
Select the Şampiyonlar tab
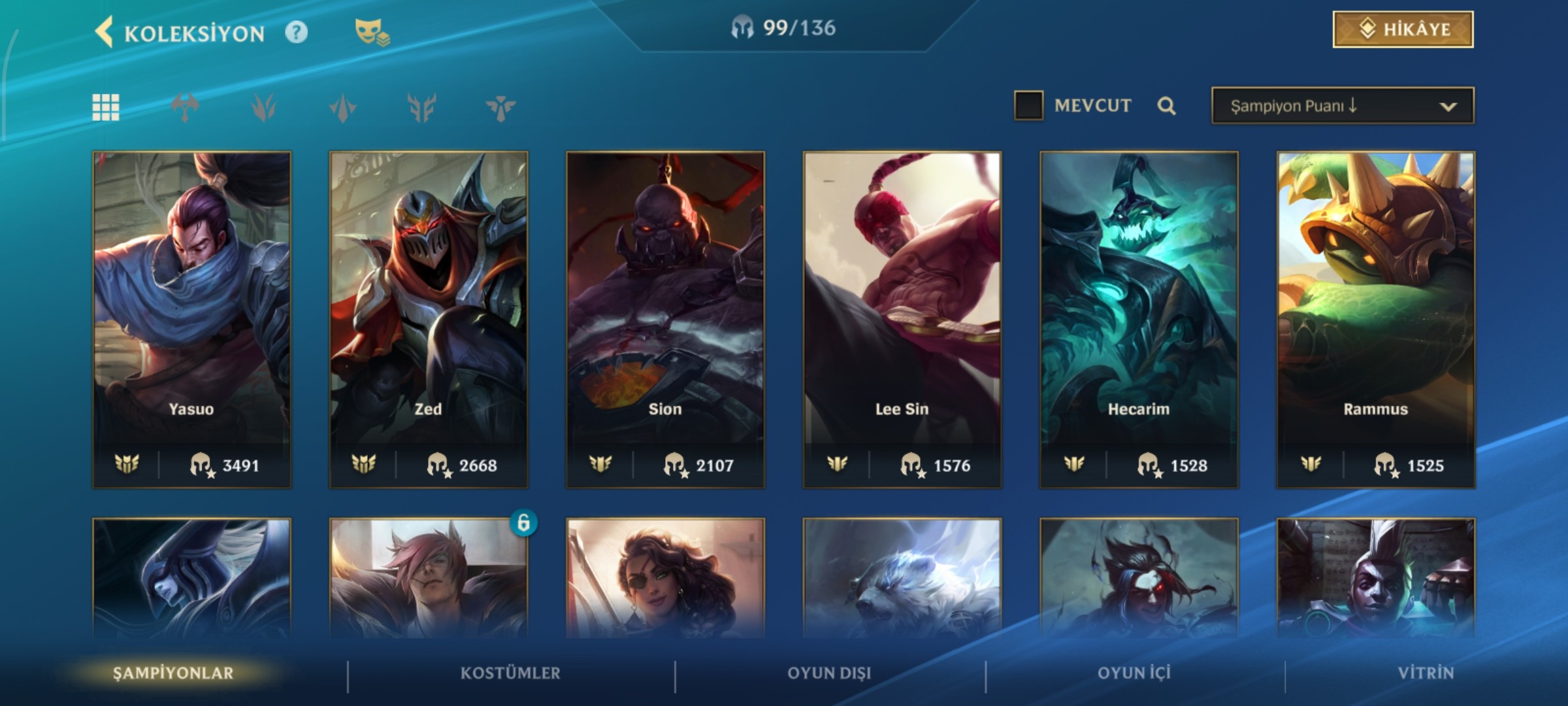click(173, 673)
